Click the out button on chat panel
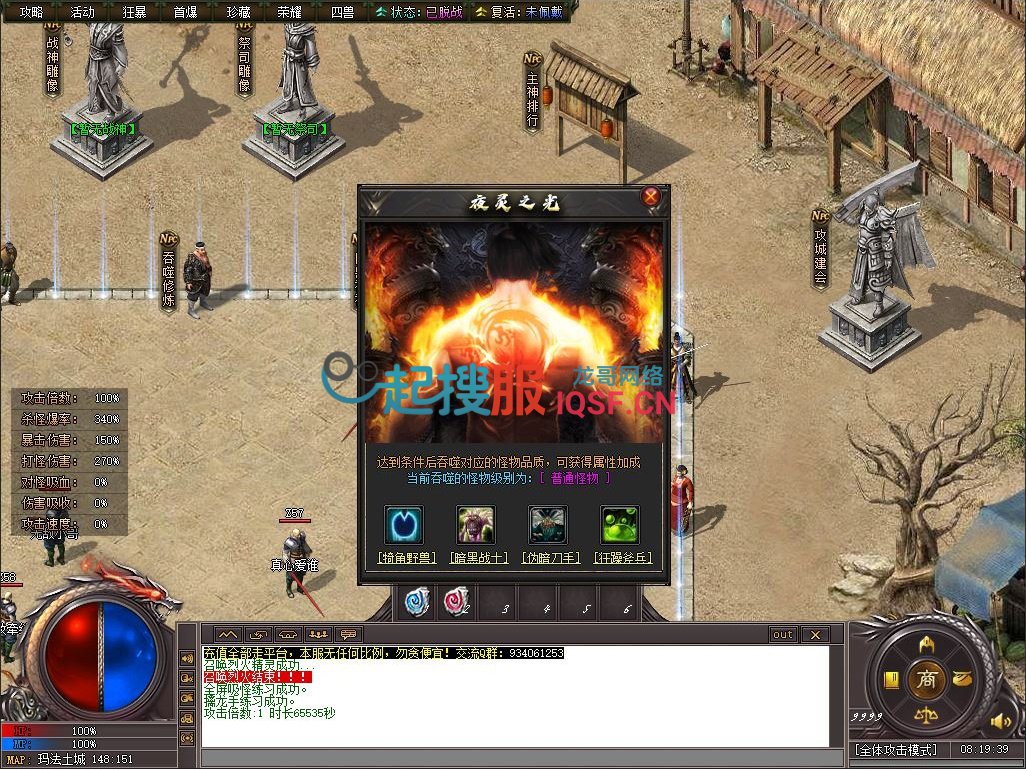Image resolution: width=1026 pixels, height=769 pixels. (x=782, y=635)
